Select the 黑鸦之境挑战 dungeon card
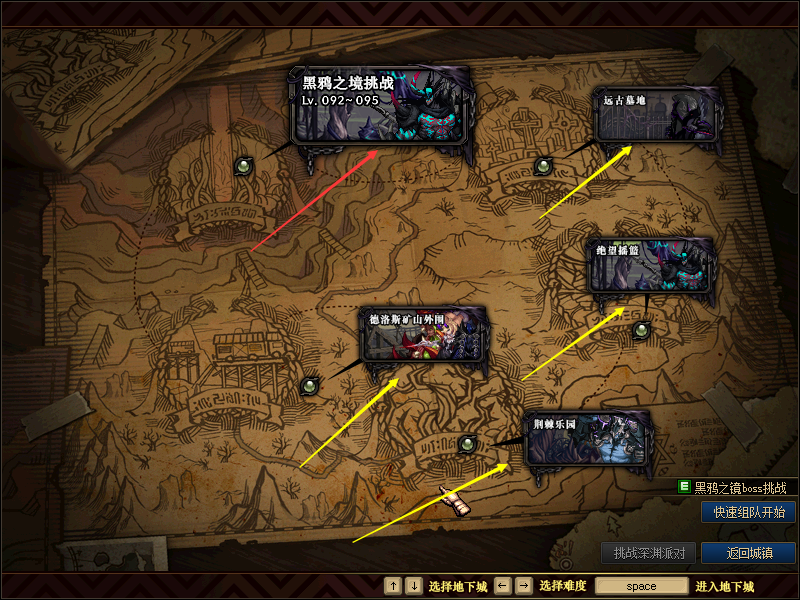 pyautogui.click(x=380, y=106)
